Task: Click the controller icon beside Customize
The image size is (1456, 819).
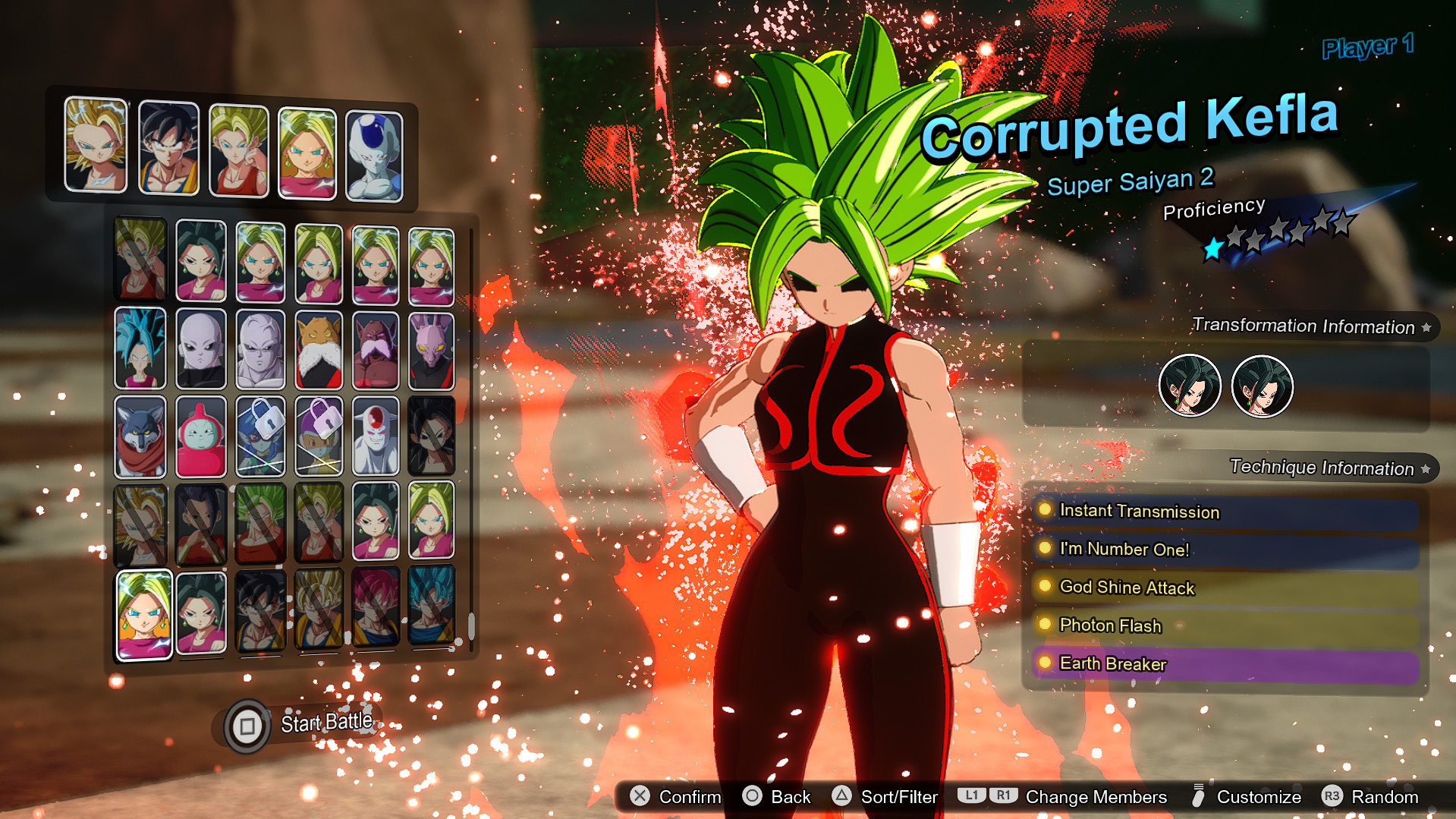Action: [x=1199, y=795]
